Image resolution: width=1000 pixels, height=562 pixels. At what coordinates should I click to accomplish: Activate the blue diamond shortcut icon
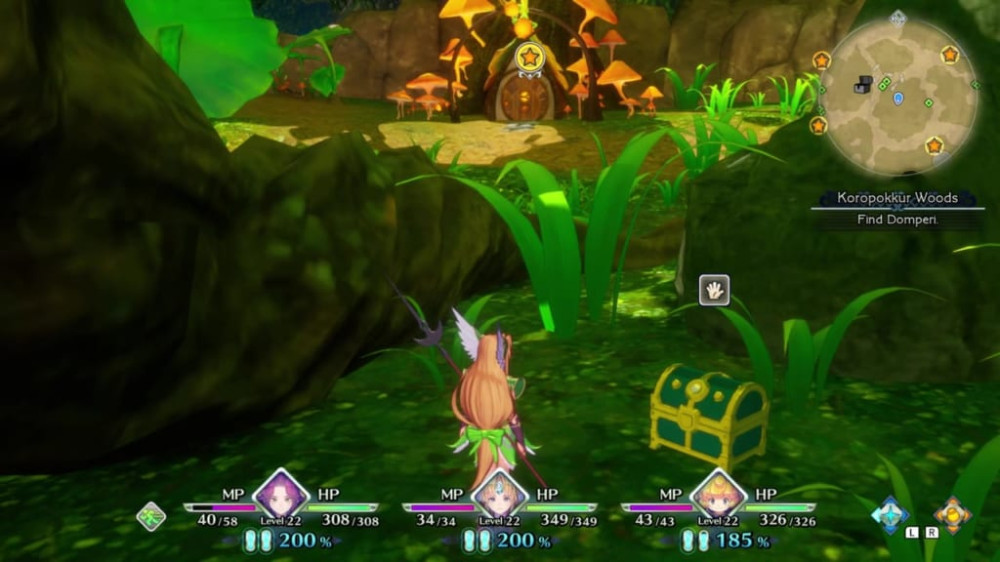pyautogui.click(x=890, y=514)
